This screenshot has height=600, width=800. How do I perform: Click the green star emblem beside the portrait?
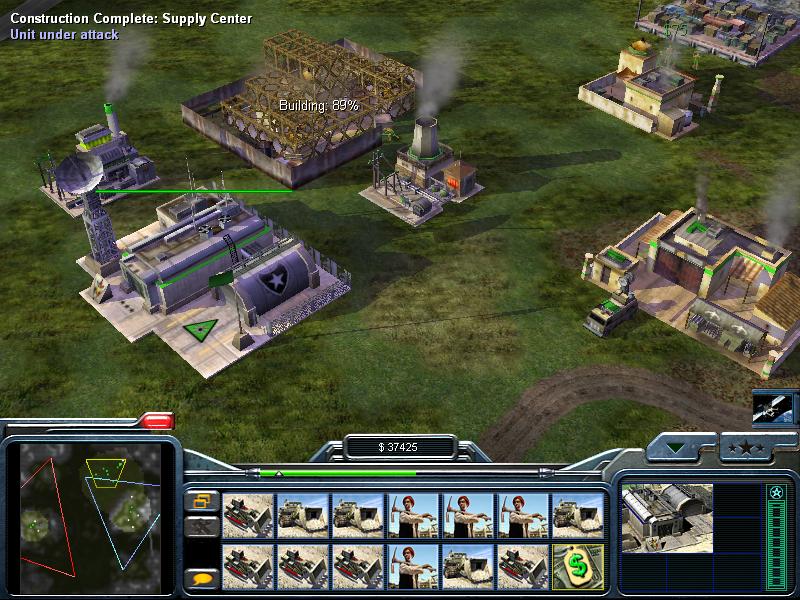(x=774, y=493)
